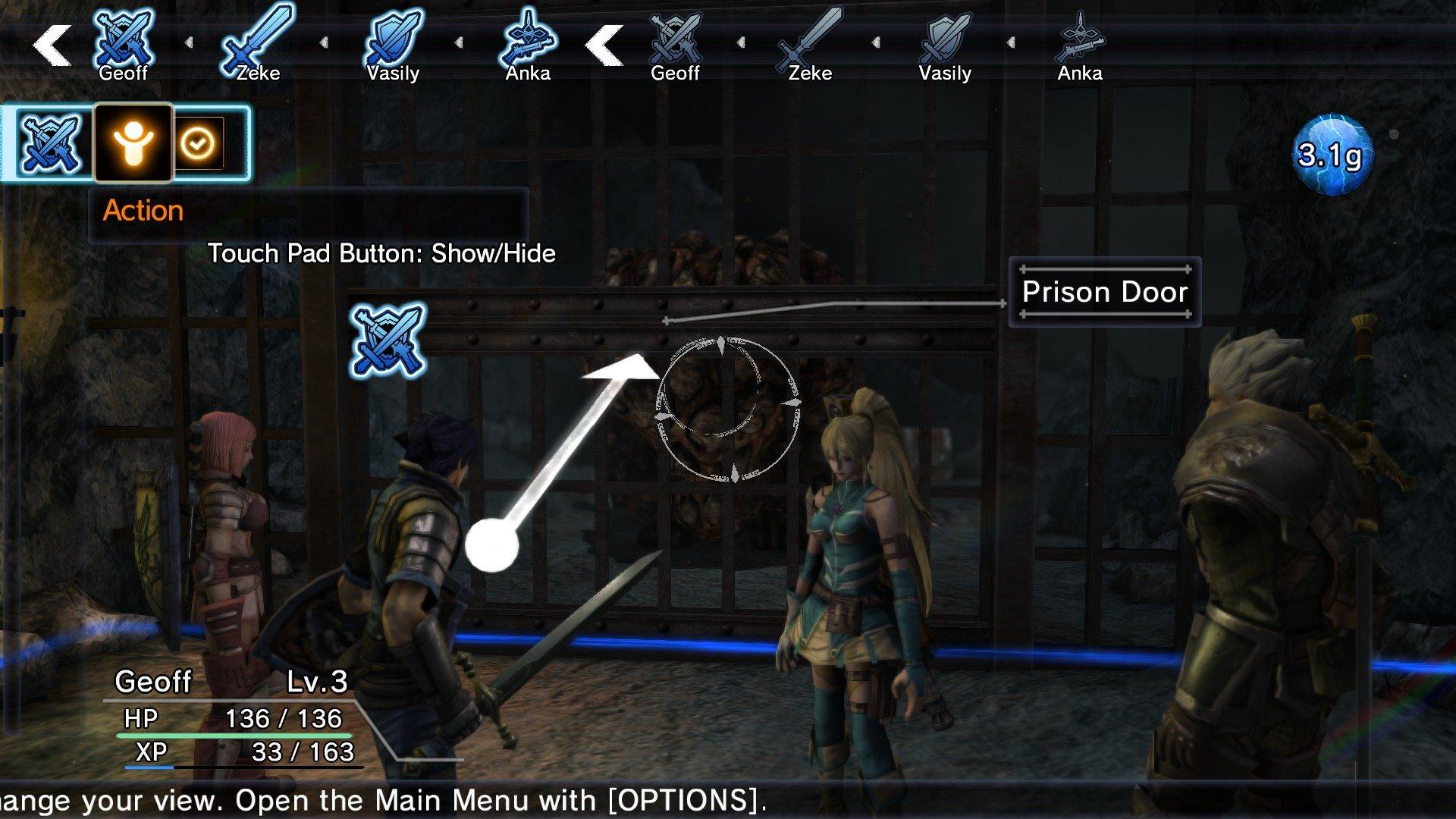
Task: Click the large white chevron between Anka and Geoff
Action: (x=603, y=43)
